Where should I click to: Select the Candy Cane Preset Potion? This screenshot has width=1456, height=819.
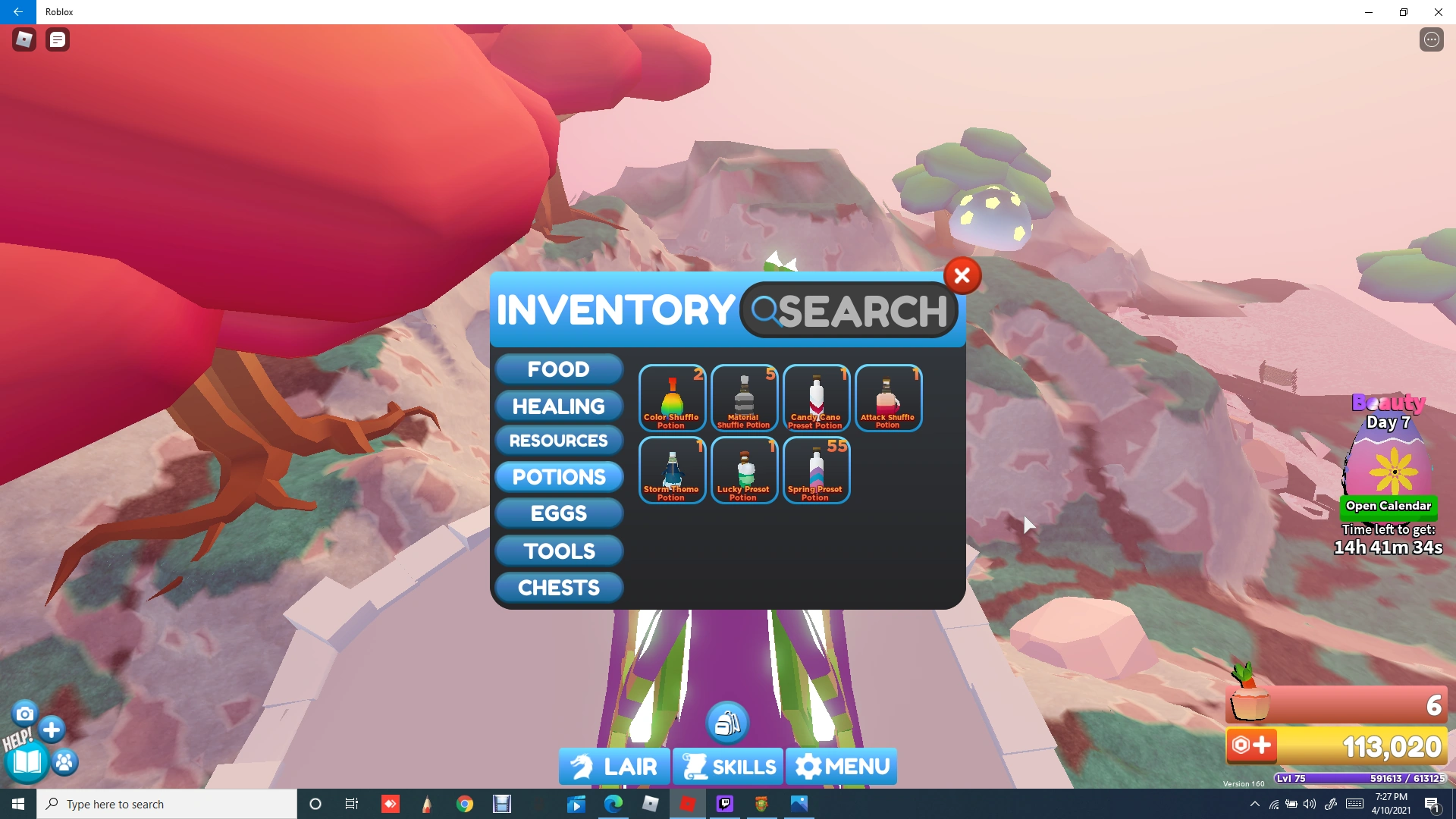pyautogui.click(x=815, y=397)
